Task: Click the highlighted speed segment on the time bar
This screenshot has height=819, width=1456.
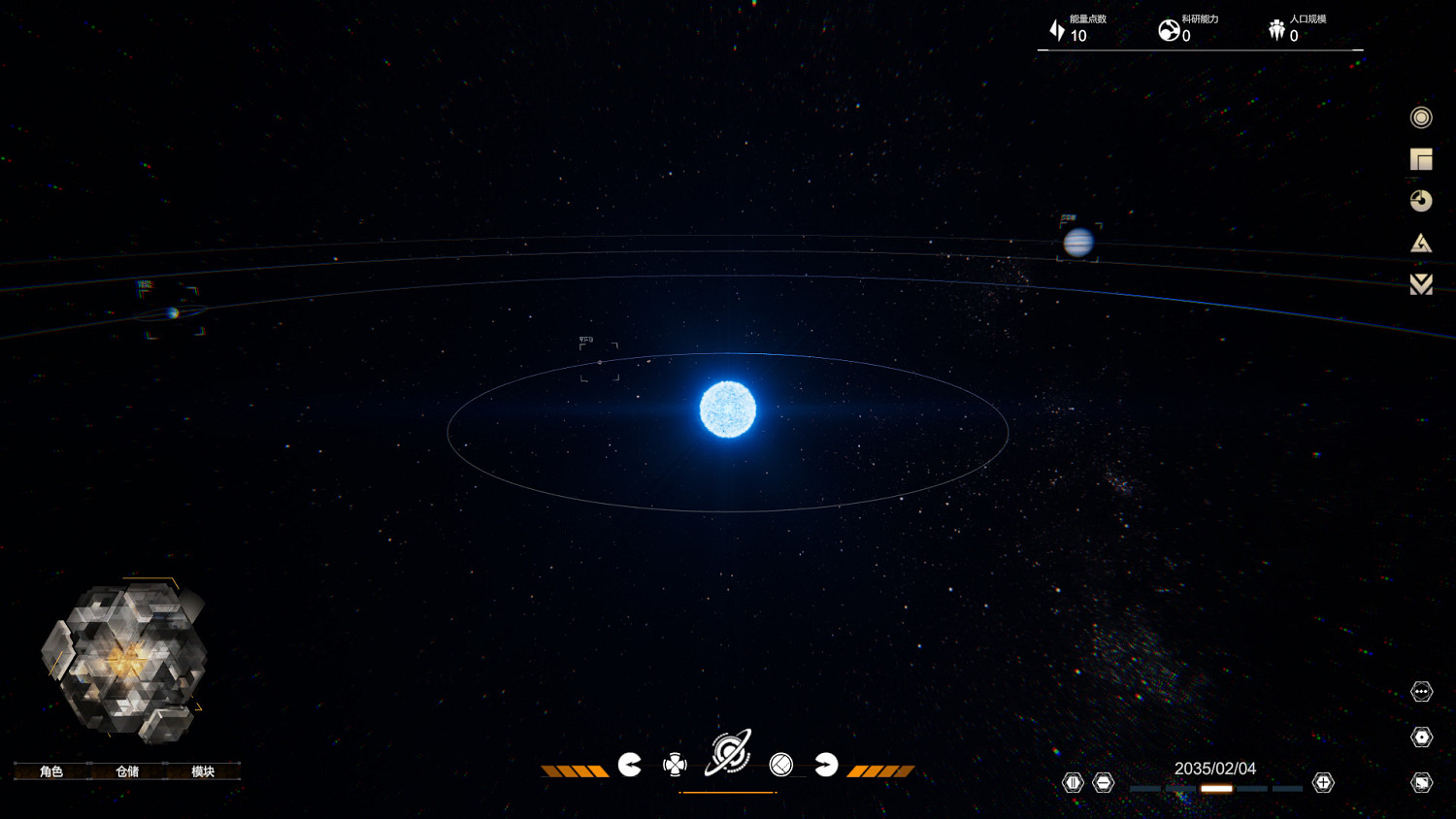Action: (1216, 789)
